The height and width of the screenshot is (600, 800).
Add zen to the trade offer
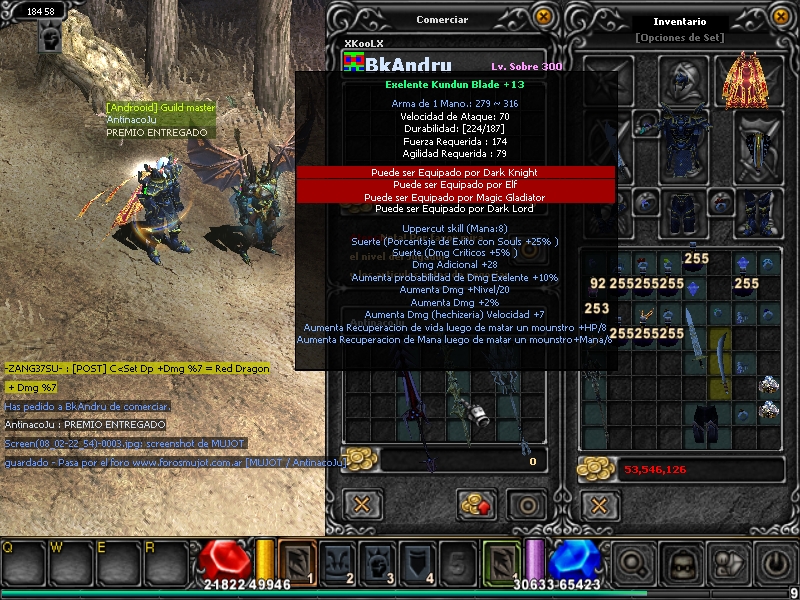click(477, 504)
